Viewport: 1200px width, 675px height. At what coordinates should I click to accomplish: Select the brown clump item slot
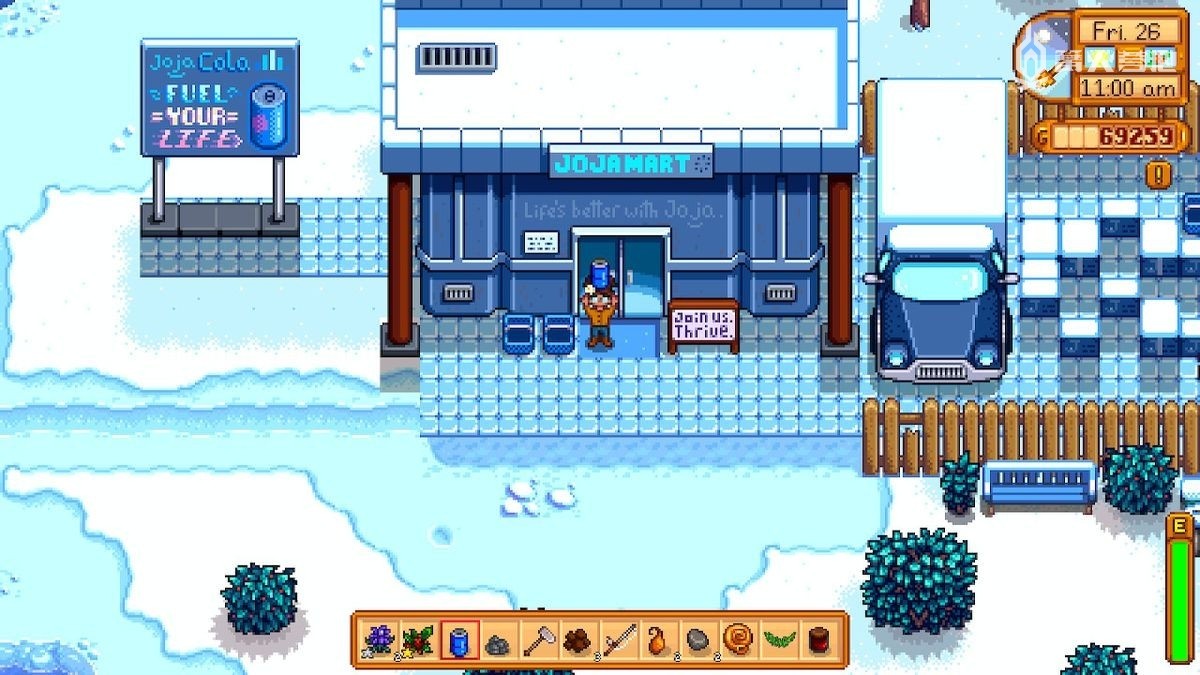(578, 639)
